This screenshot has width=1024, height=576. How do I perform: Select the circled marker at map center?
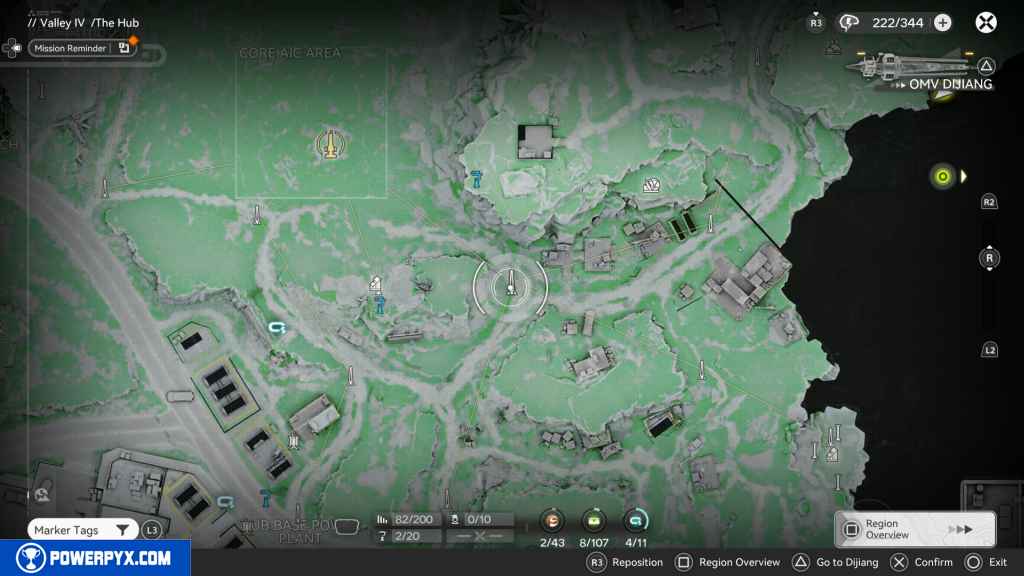tap(510, 285)
